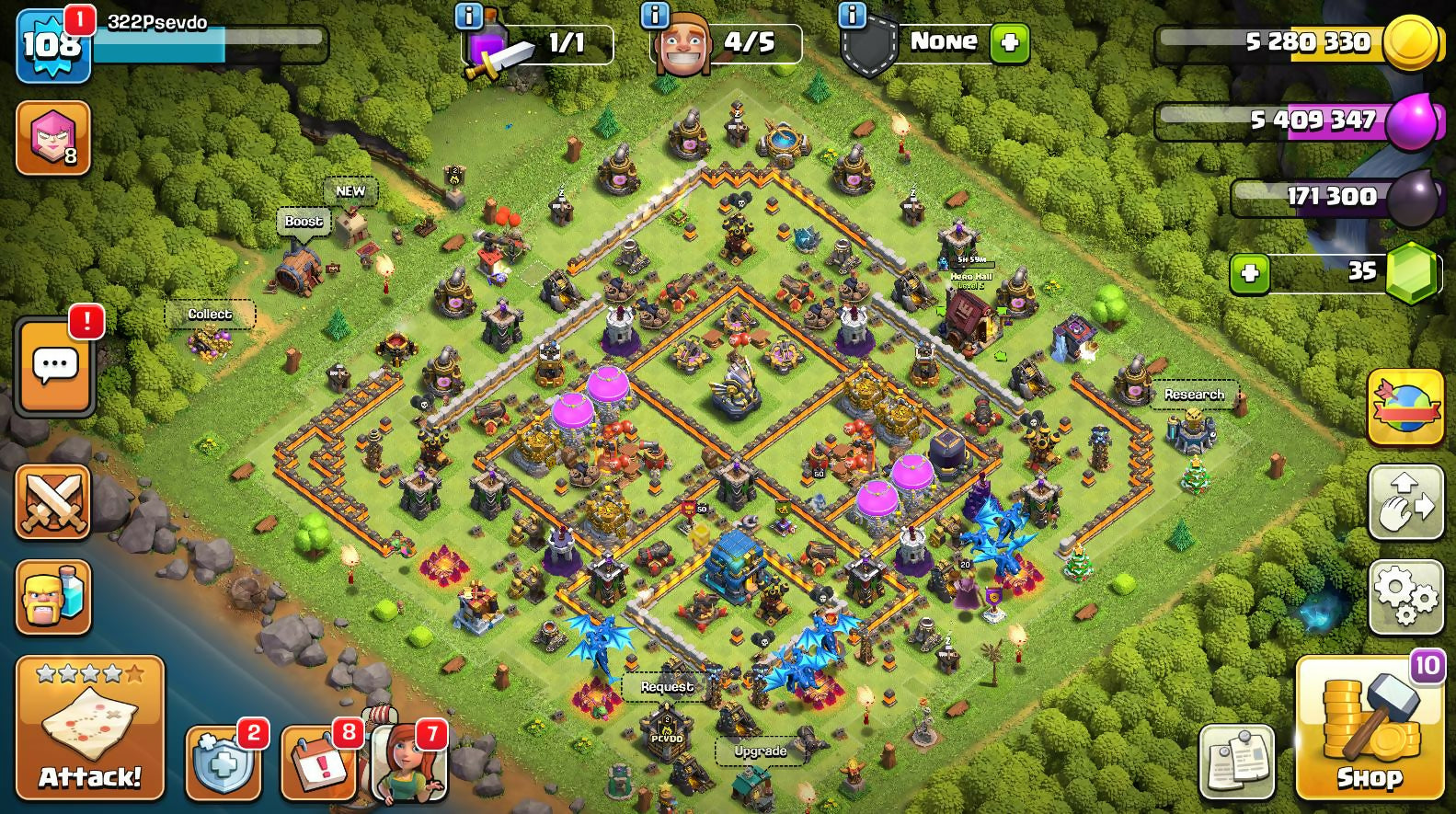Open the settings gears button
The image size is (1456, 814).
1405,597
